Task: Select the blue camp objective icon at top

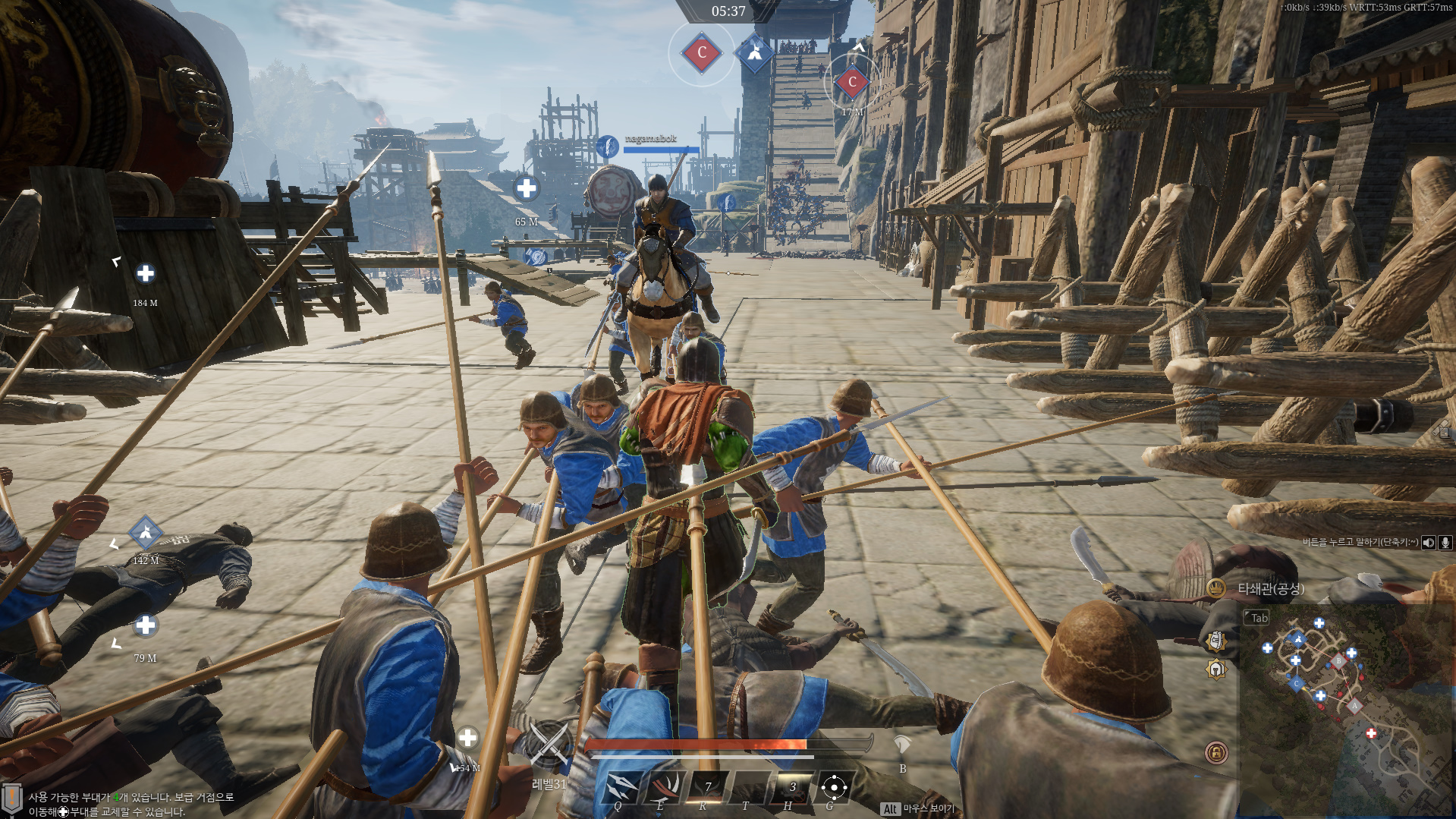Action: [x=754, y=52]
